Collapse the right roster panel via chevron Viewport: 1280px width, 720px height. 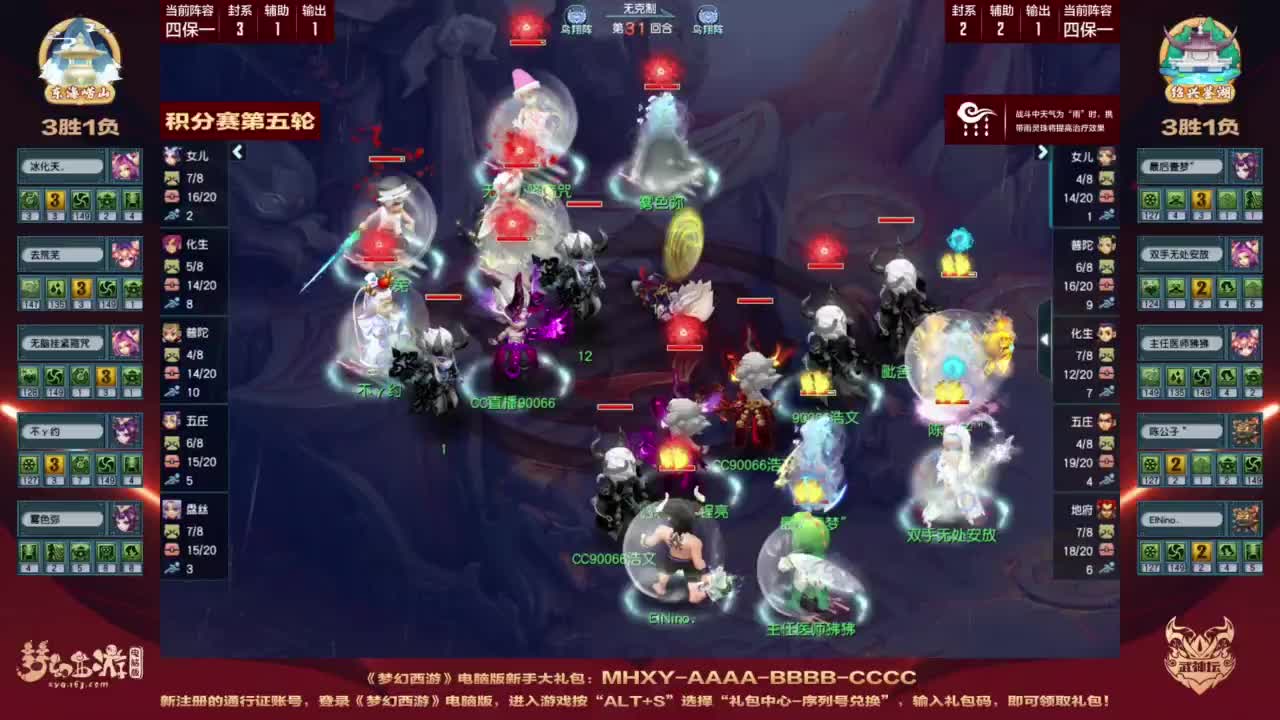point(1043,152)
